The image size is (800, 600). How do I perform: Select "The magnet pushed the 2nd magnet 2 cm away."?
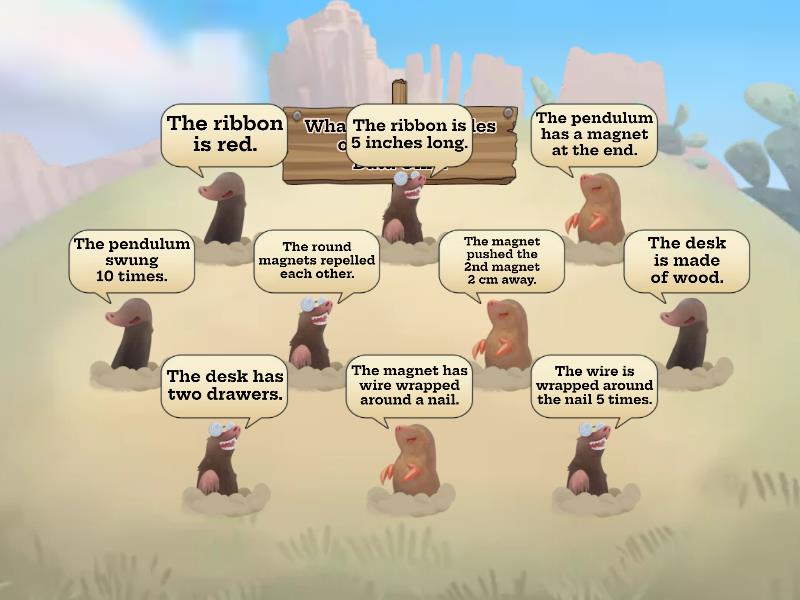point(501,260)
